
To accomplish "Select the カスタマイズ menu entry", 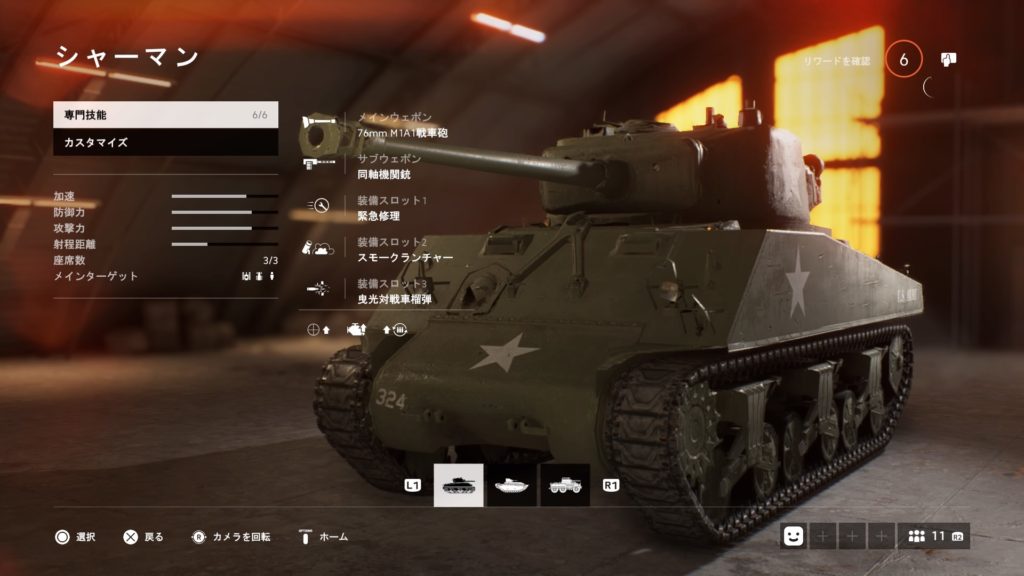I will [165, 143].
